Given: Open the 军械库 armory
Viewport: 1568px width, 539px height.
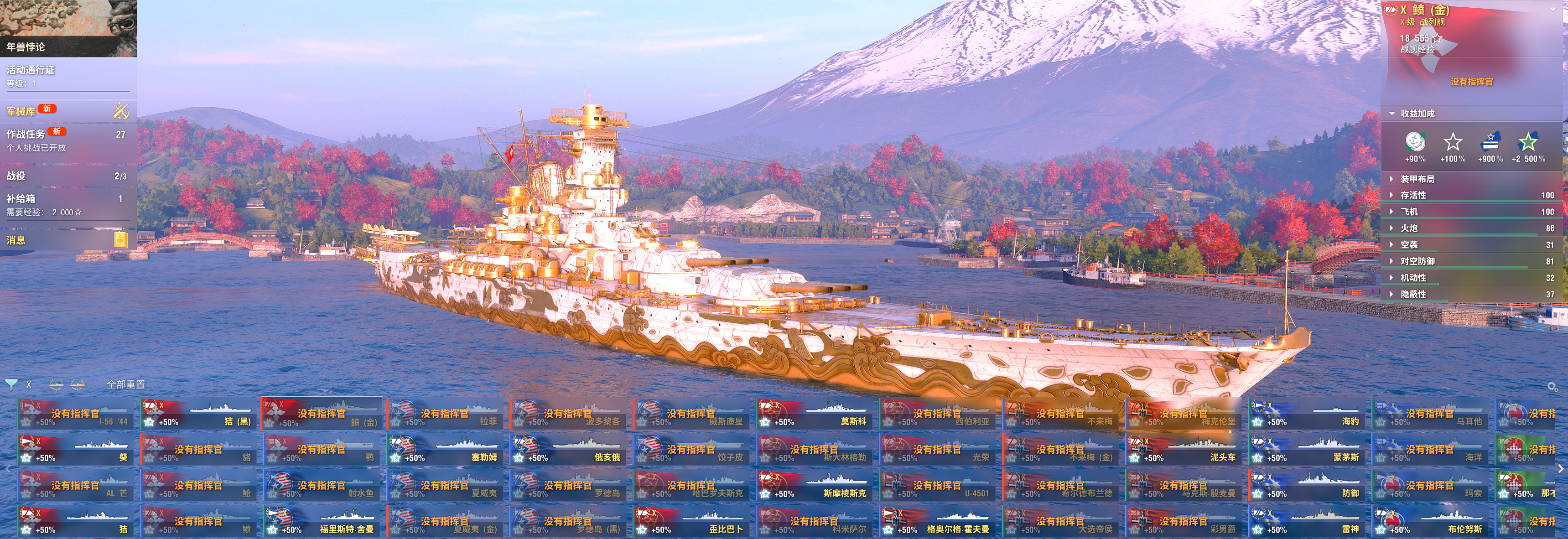Looking at the screenshot, I should pyautogui.click(x=67, y=111).
